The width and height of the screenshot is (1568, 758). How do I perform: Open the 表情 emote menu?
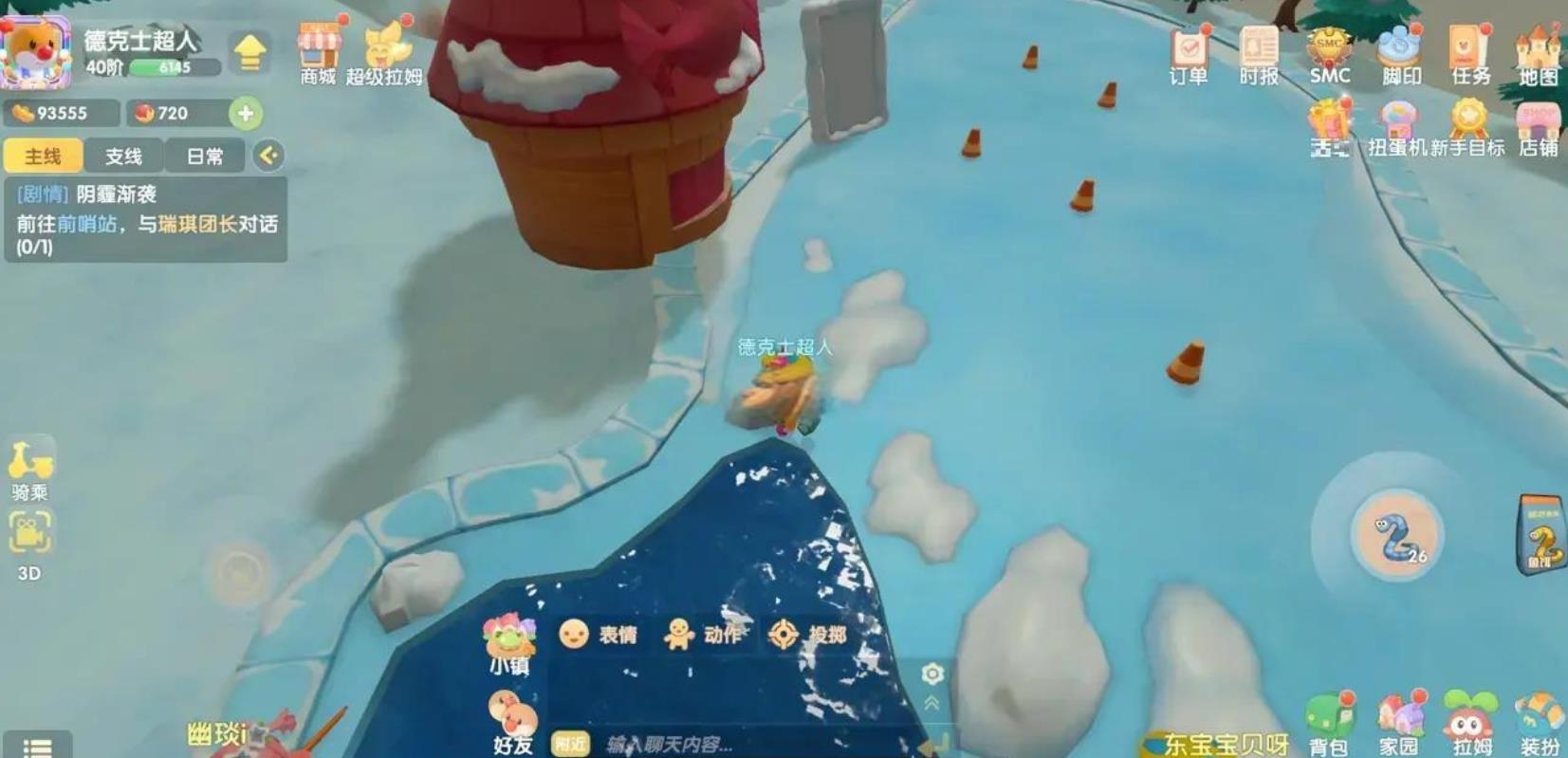coord(598,634)
